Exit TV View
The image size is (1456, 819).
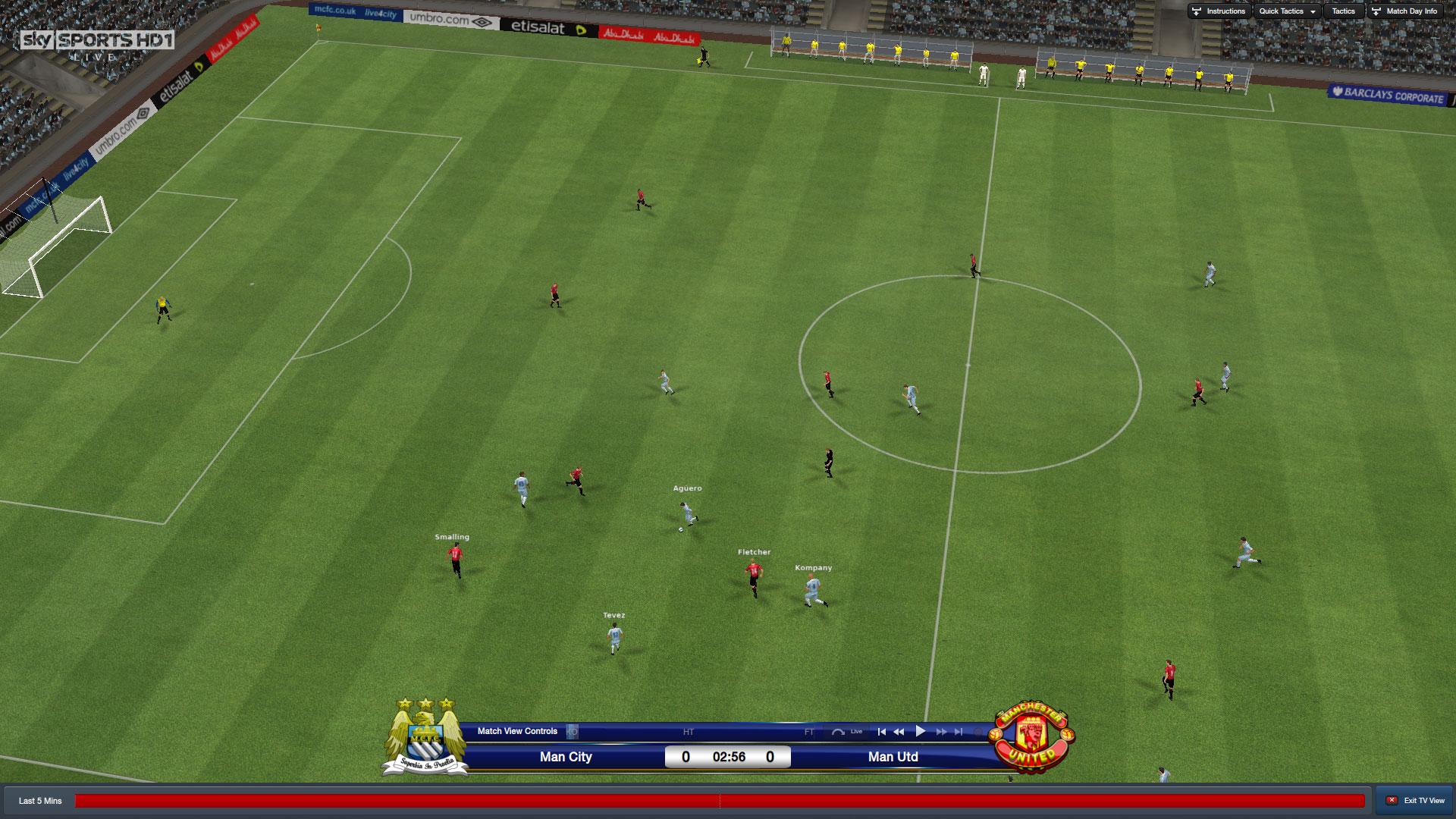point(1416,801)
